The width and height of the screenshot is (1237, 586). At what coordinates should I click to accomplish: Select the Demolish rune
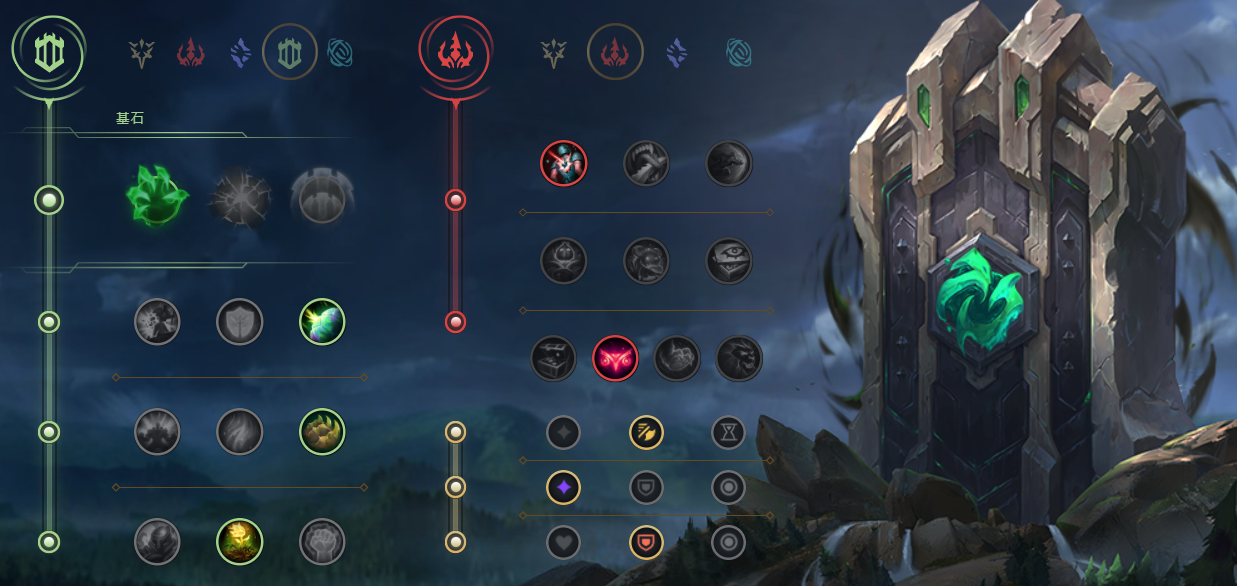[158, 322]
